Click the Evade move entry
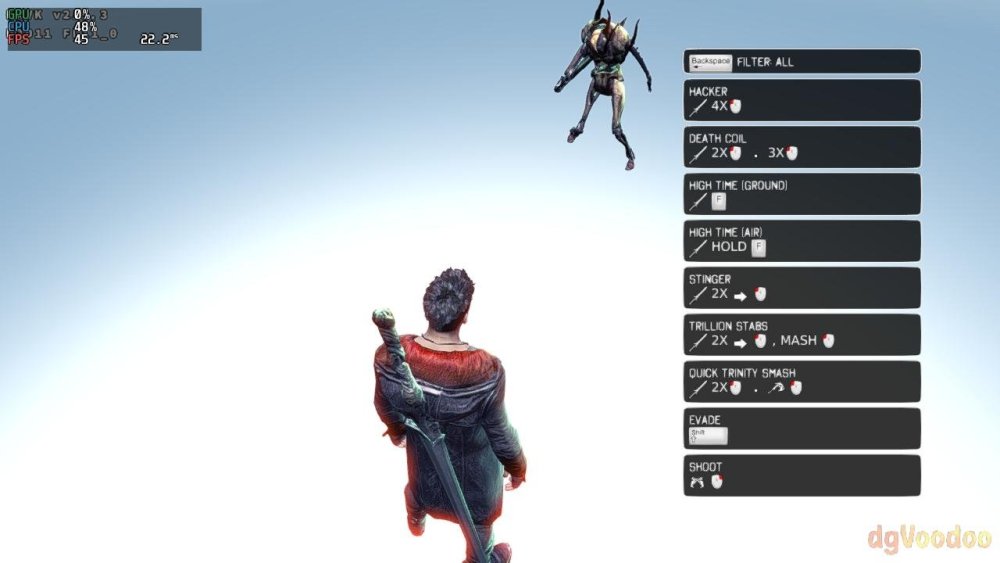The image size is (1000, 563). coord(801,428)
